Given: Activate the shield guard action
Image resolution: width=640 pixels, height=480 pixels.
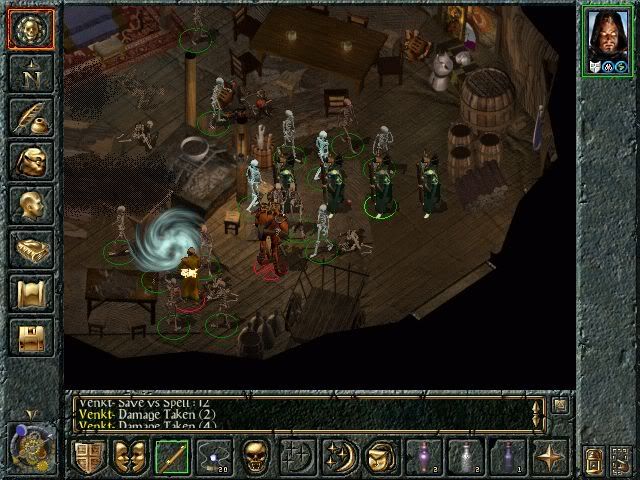Looking at the screenshot, I should (x=90, y=458).
